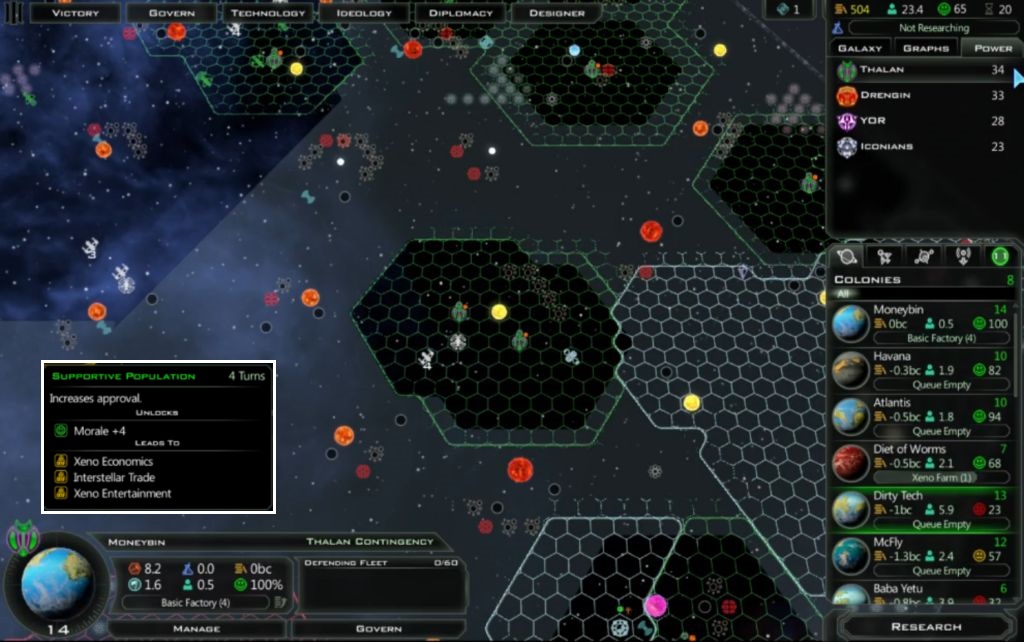Select the Diet of Worms colony
The image size is (1024, 642).
(922, 463)
